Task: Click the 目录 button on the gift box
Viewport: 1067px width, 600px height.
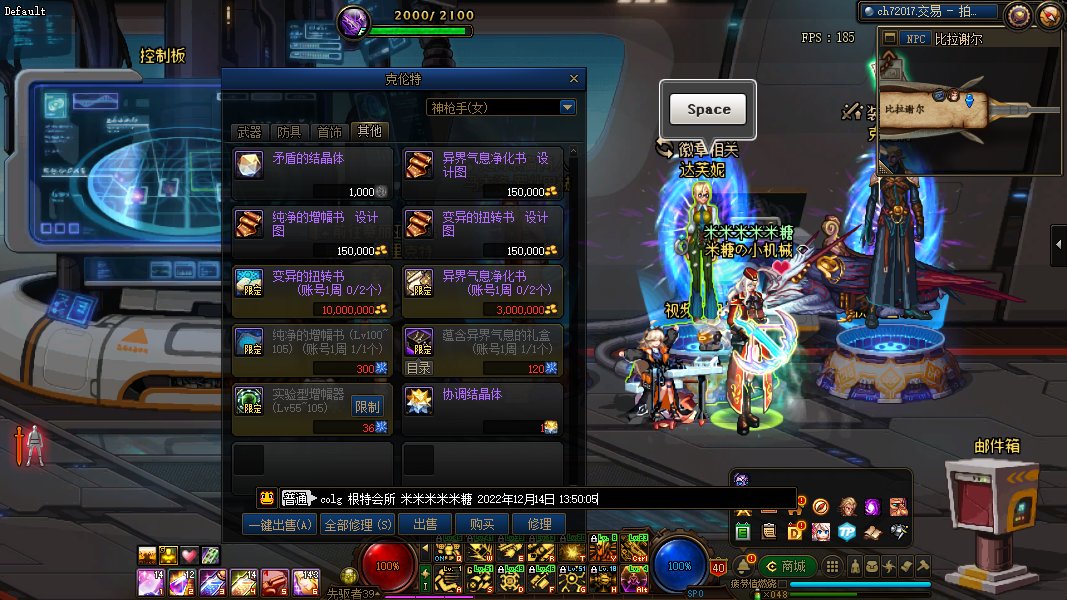Action: [419, 368]
